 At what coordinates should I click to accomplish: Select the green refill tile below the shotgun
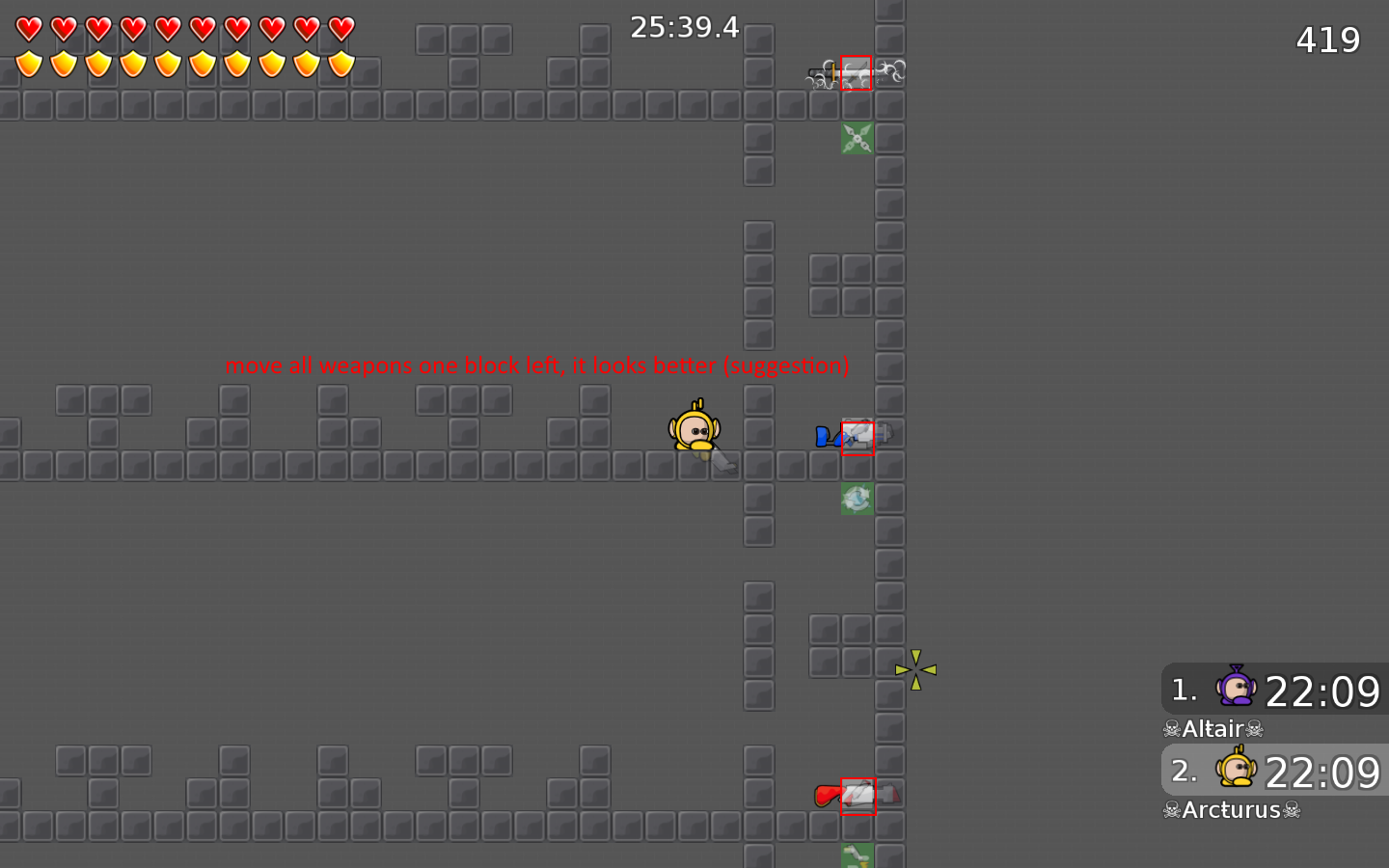(857, 498)
